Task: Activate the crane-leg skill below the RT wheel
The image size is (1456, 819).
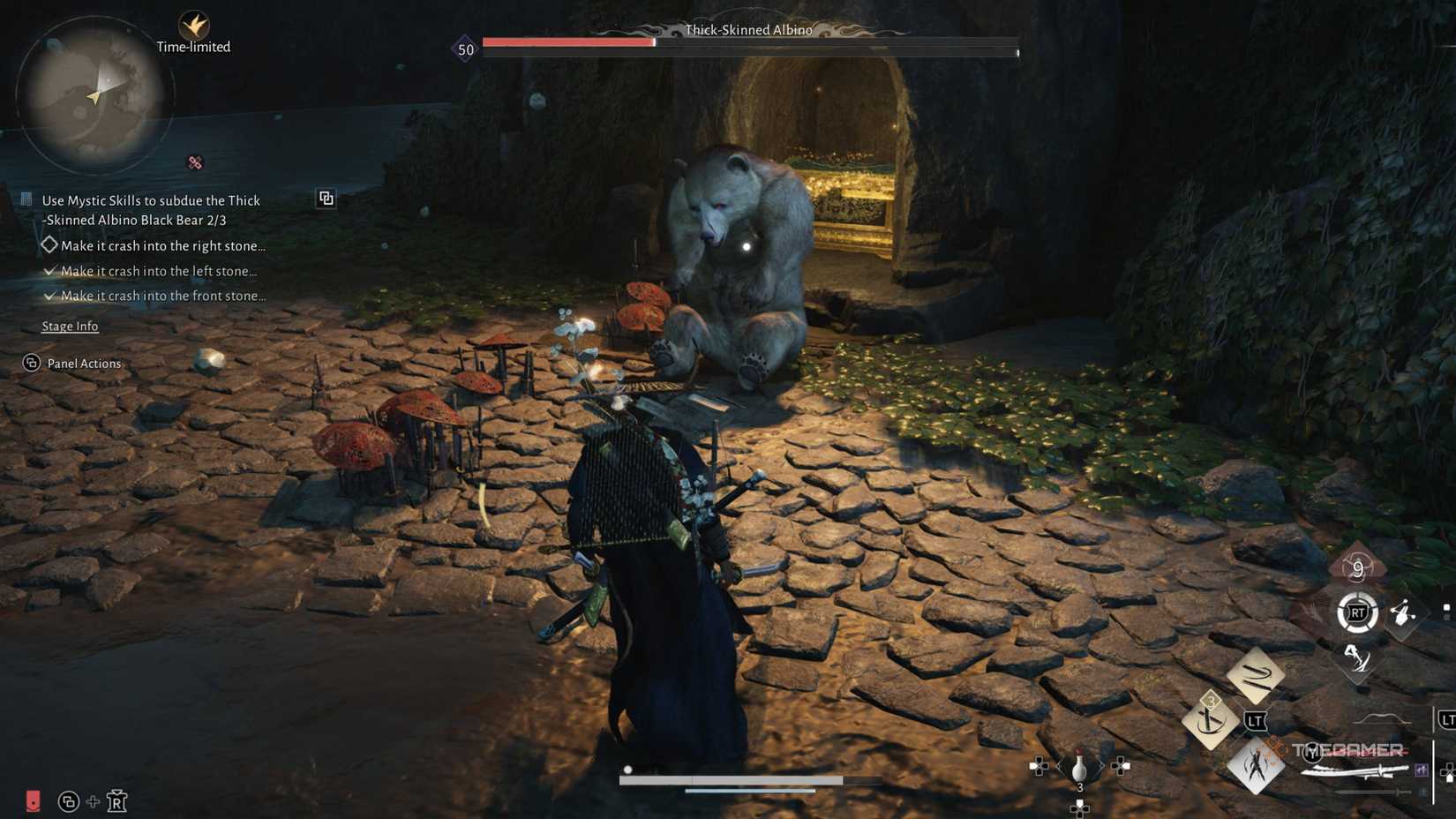Action: [1358, 659]
